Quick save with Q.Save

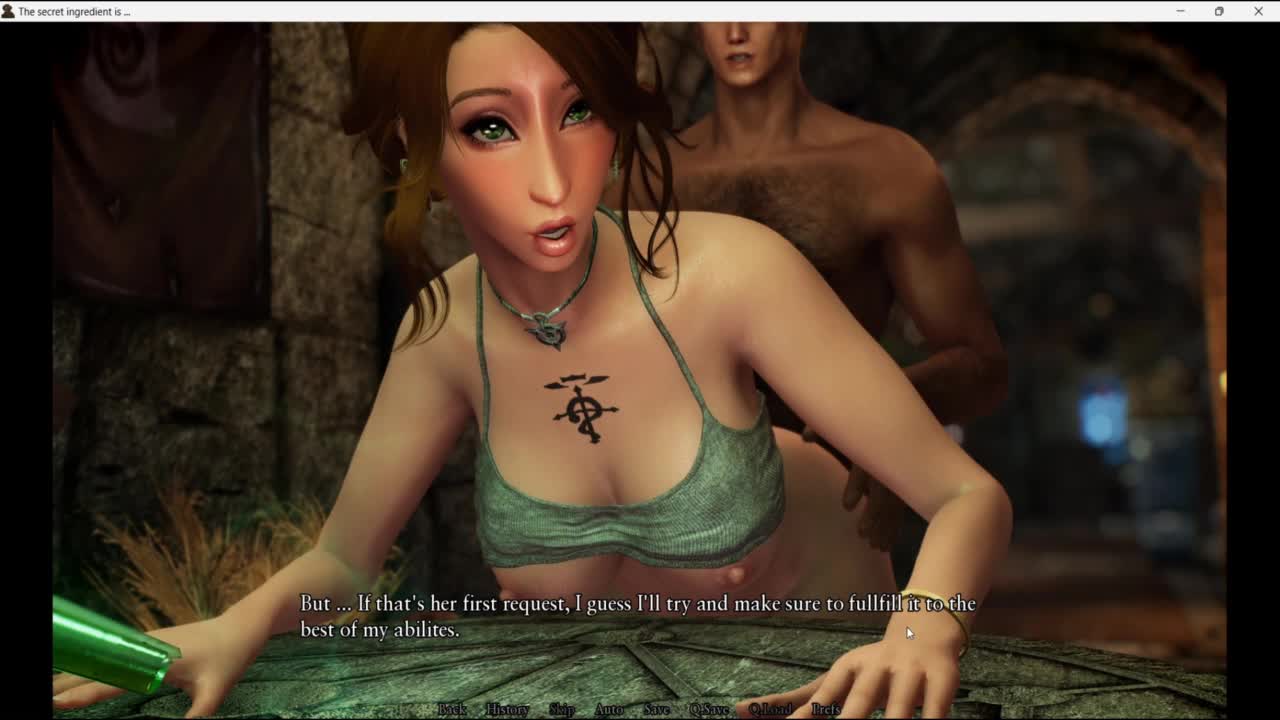click(x=709, y=709)
